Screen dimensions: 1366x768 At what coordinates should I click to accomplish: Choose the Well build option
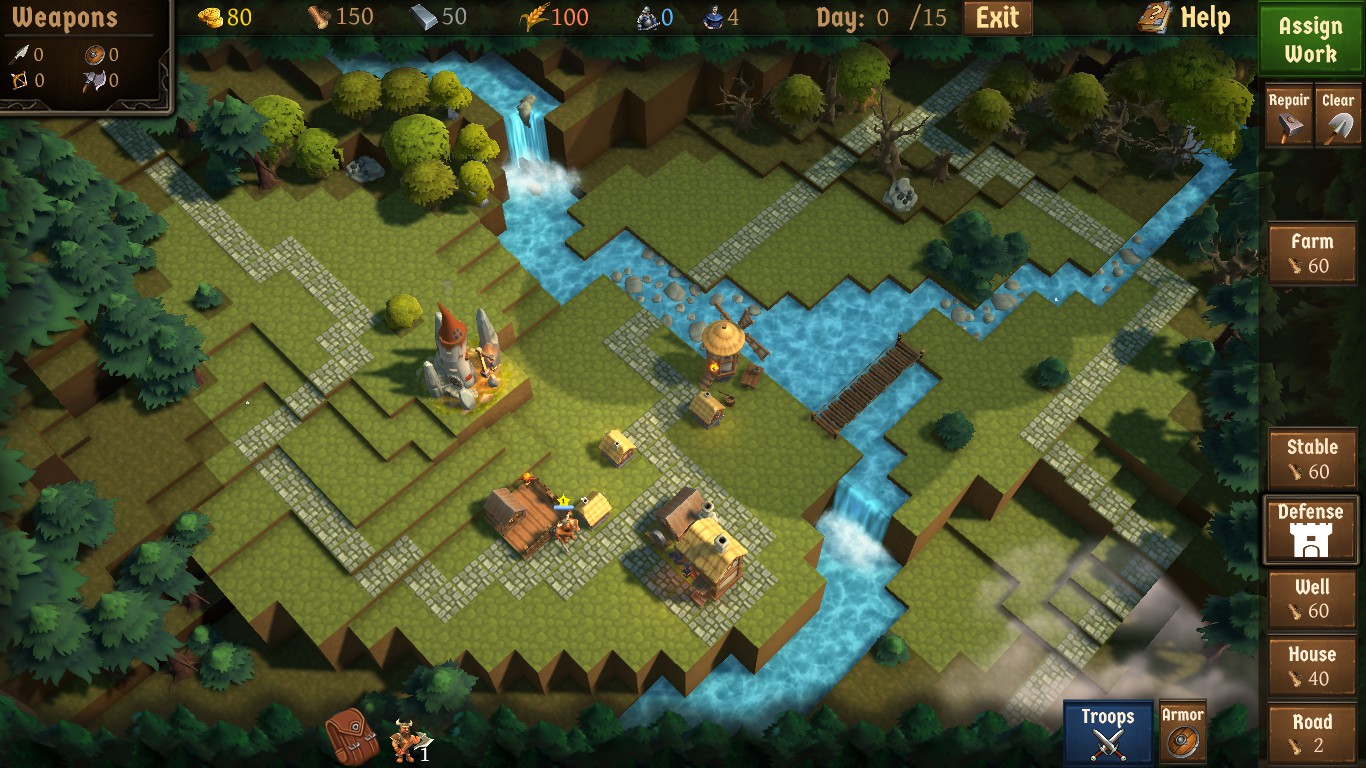pos(1311,600)
